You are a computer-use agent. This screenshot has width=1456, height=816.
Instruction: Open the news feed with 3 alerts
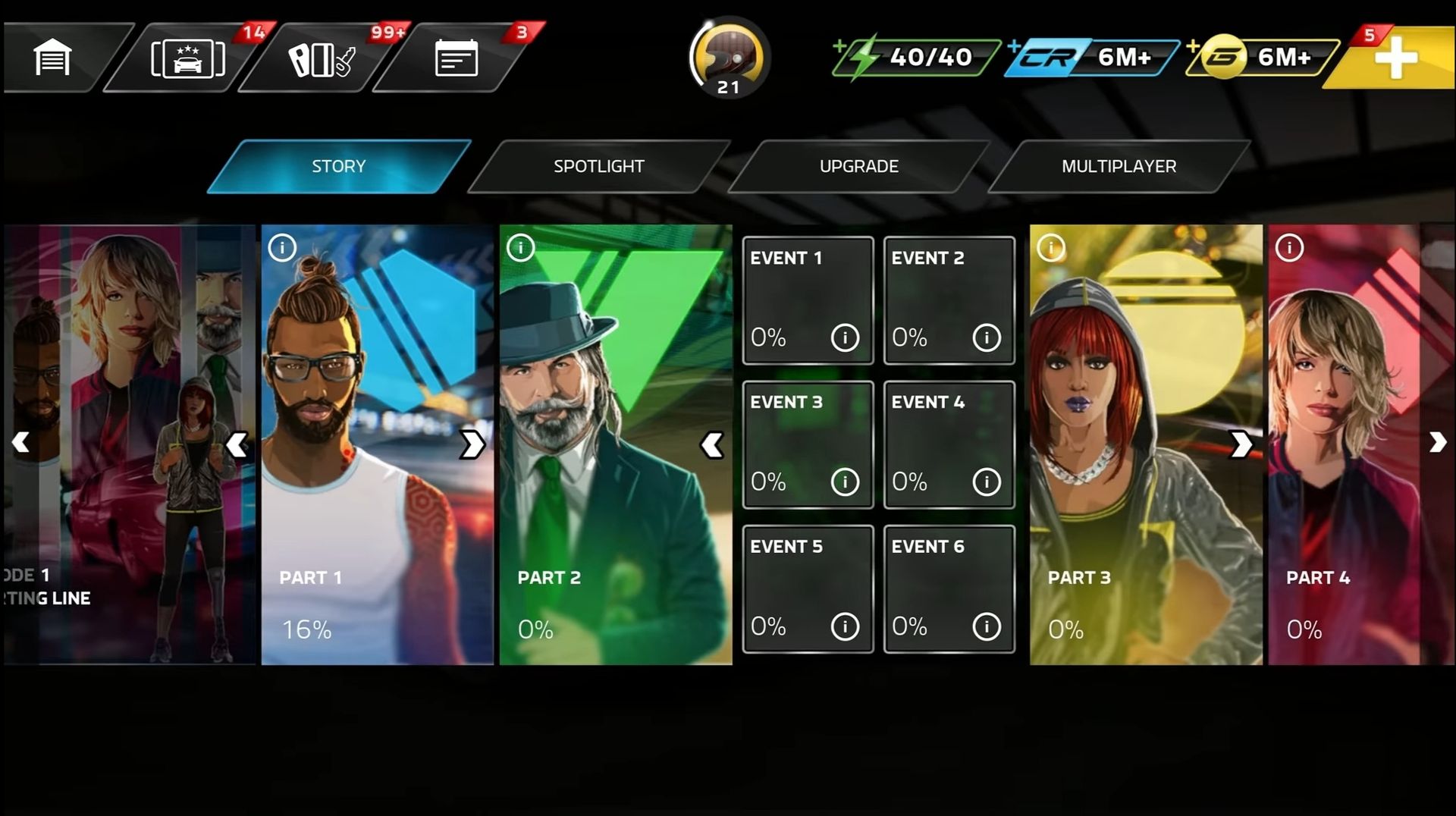(x=455, y=58)
